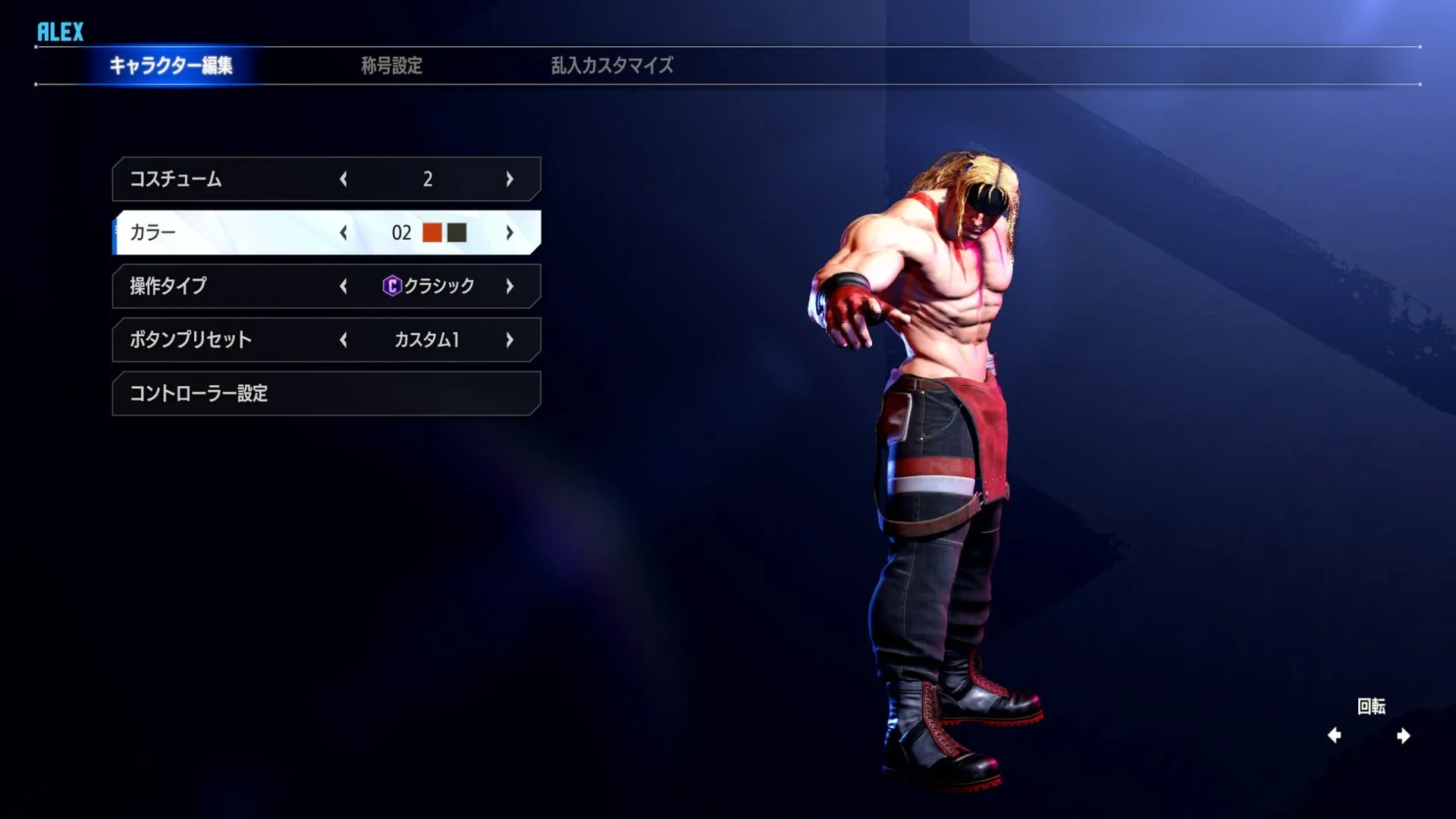Advance カラー with the right arrow
The image size is (1456, 819).
click(510, 233)
